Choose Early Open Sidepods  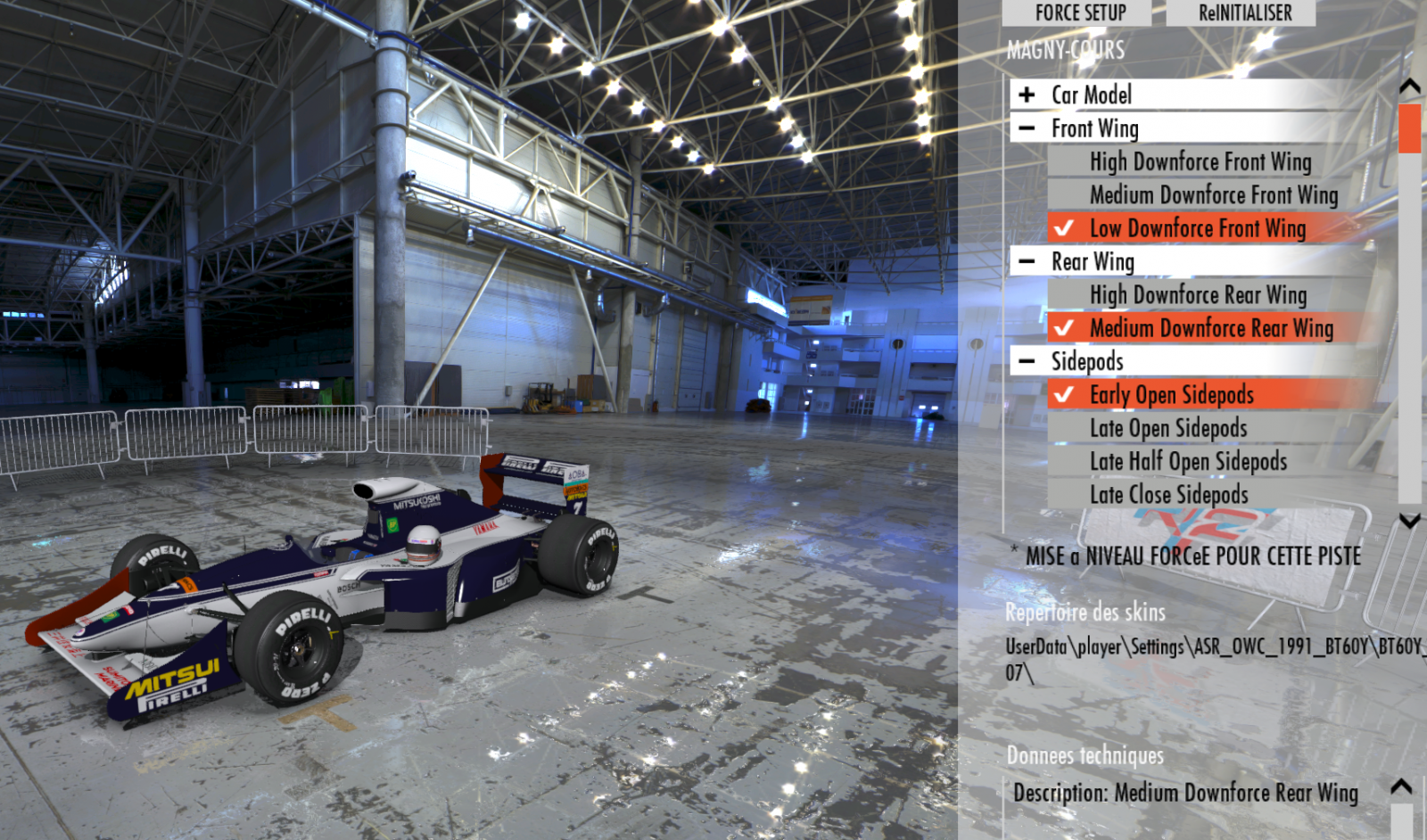click(x=1171, y=394)
